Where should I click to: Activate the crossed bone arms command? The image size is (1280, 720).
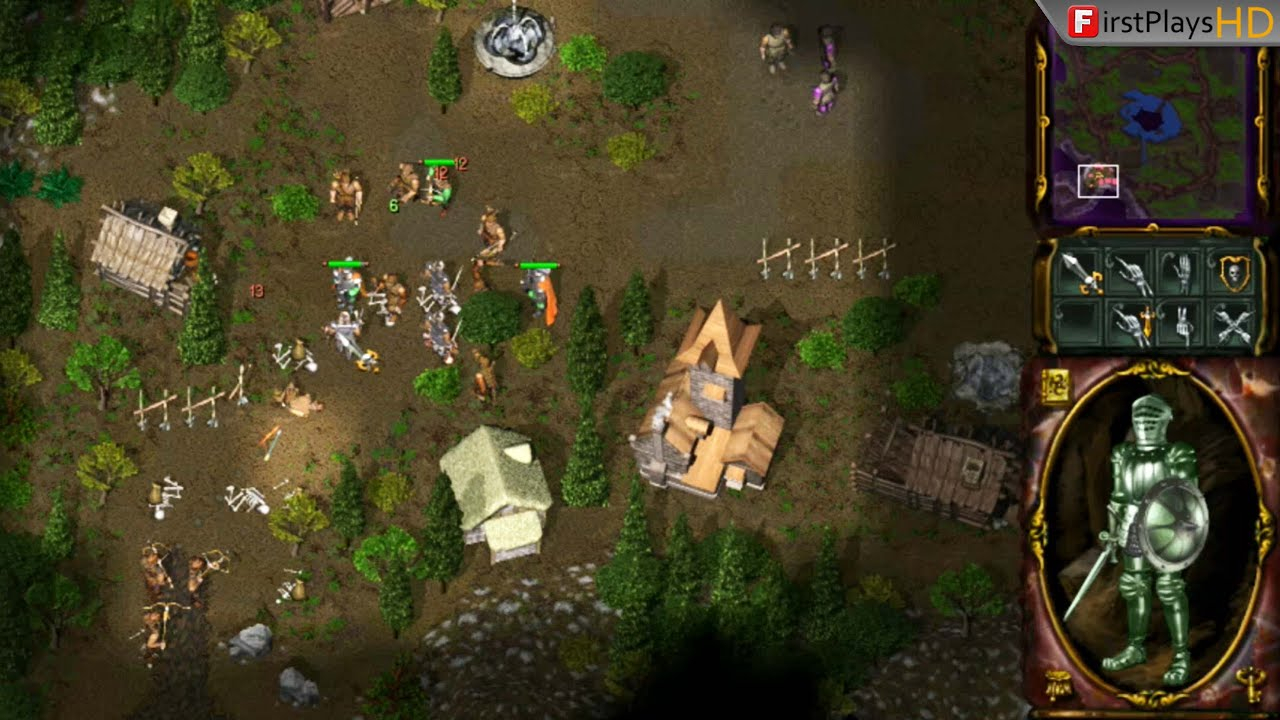coord(1236,323)
